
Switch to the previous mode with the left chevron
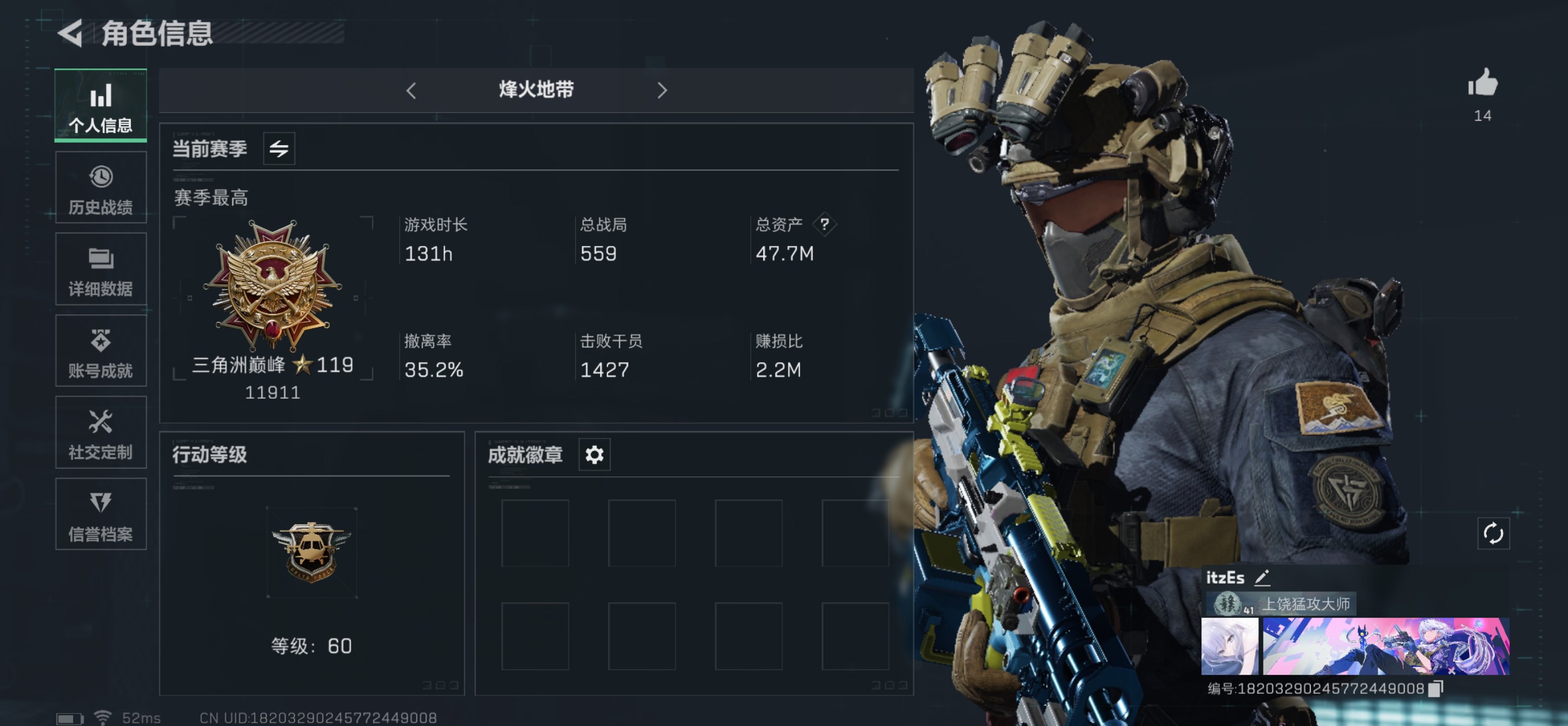pos(412,89)
